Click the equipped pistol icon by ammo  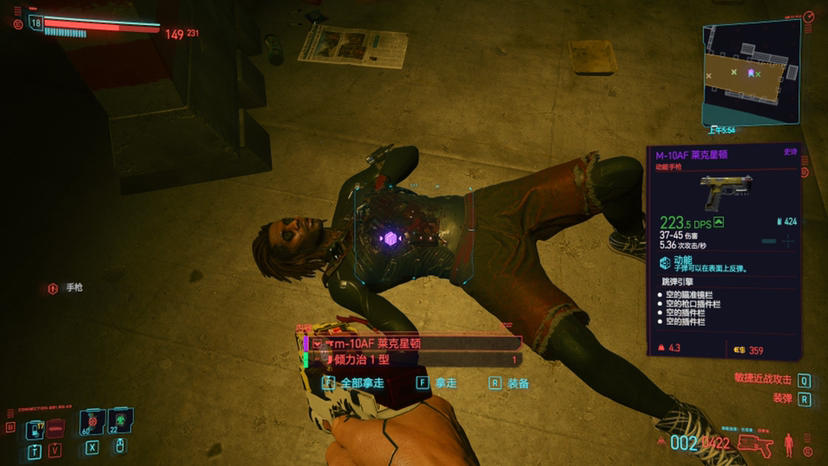(753, 444)
